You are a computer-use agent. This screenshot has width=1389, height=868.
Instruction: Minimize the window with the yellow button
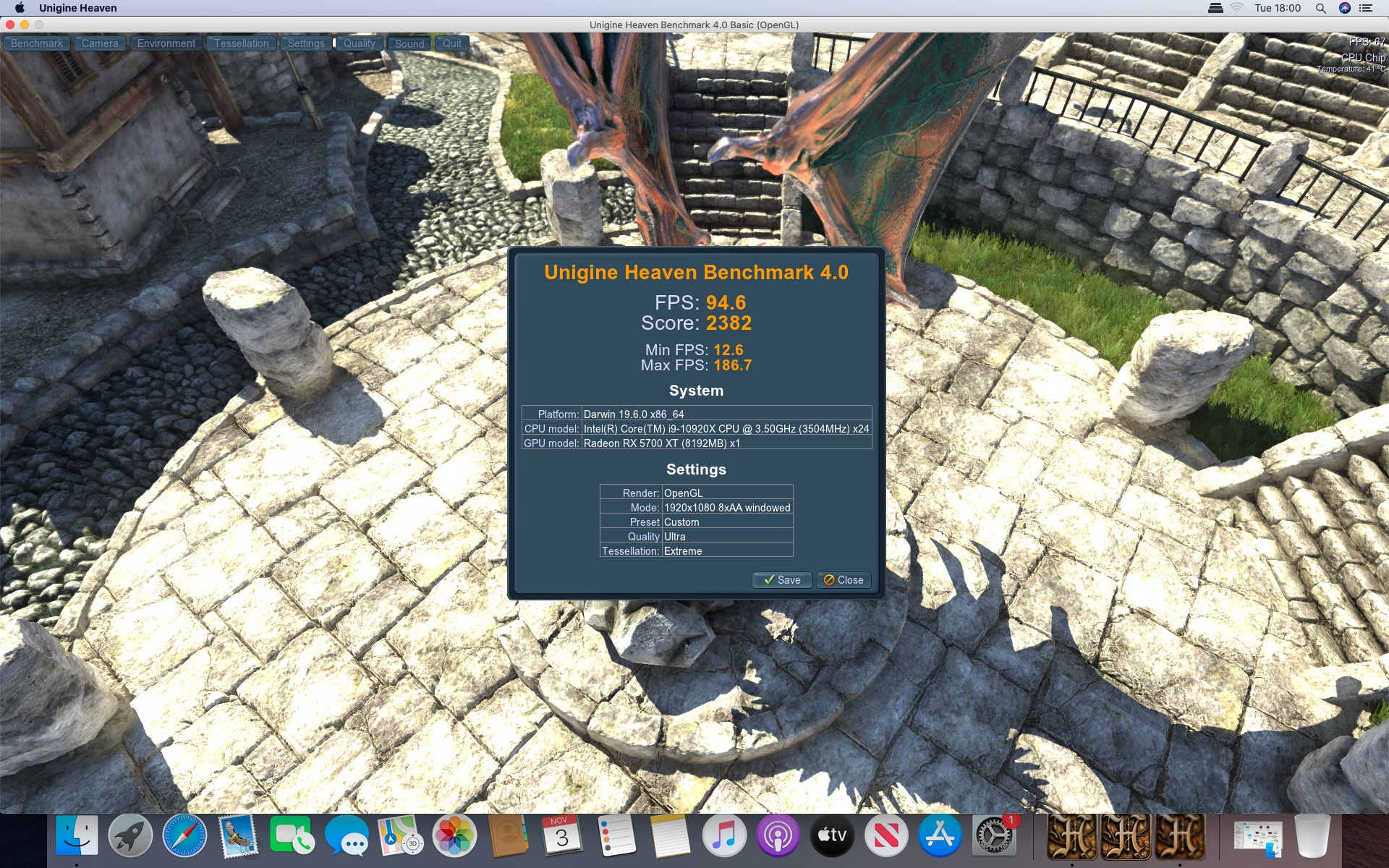25,25
